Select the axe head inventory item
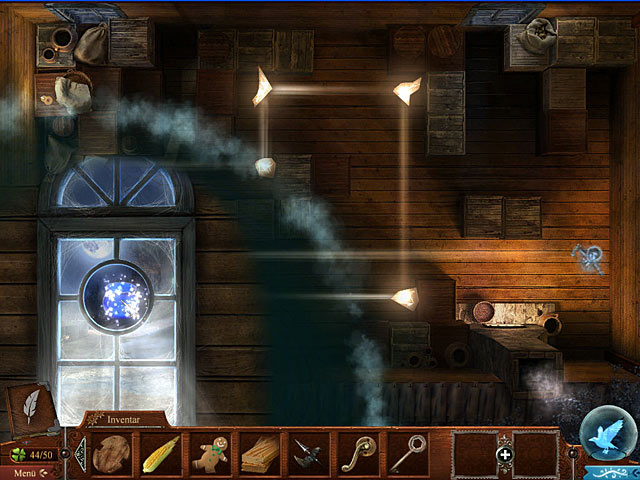This screenshot has height=480, width=640. point(308,454)
